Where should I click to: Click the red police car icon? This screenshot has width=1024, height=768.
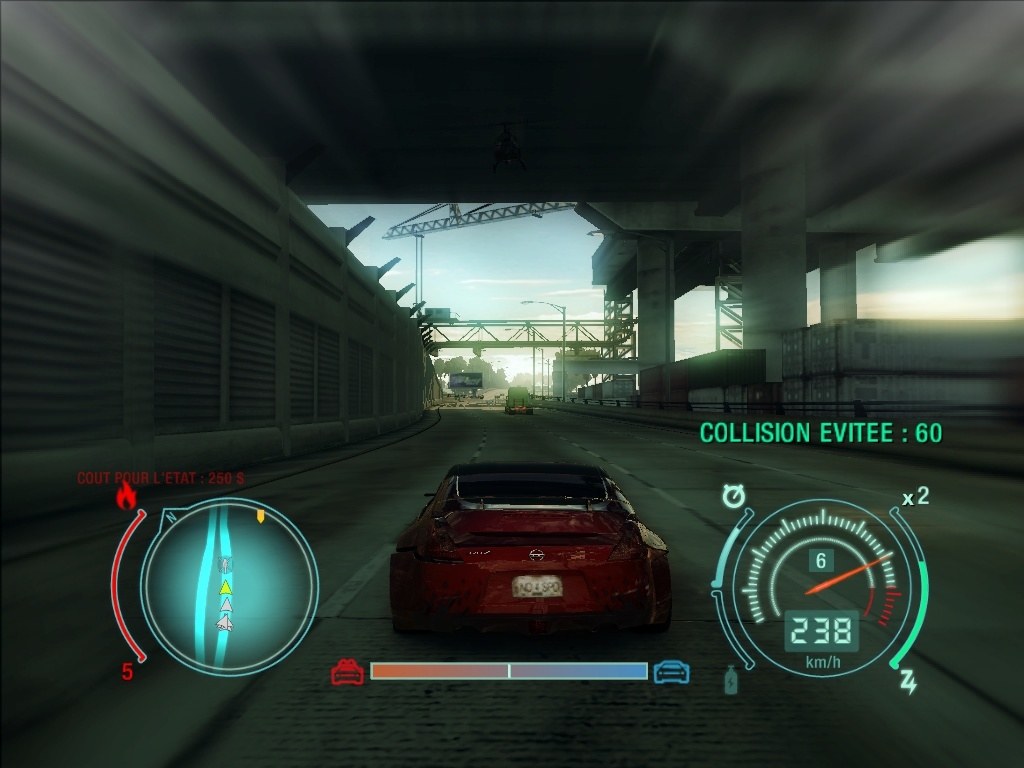click(x=347, y=672)
